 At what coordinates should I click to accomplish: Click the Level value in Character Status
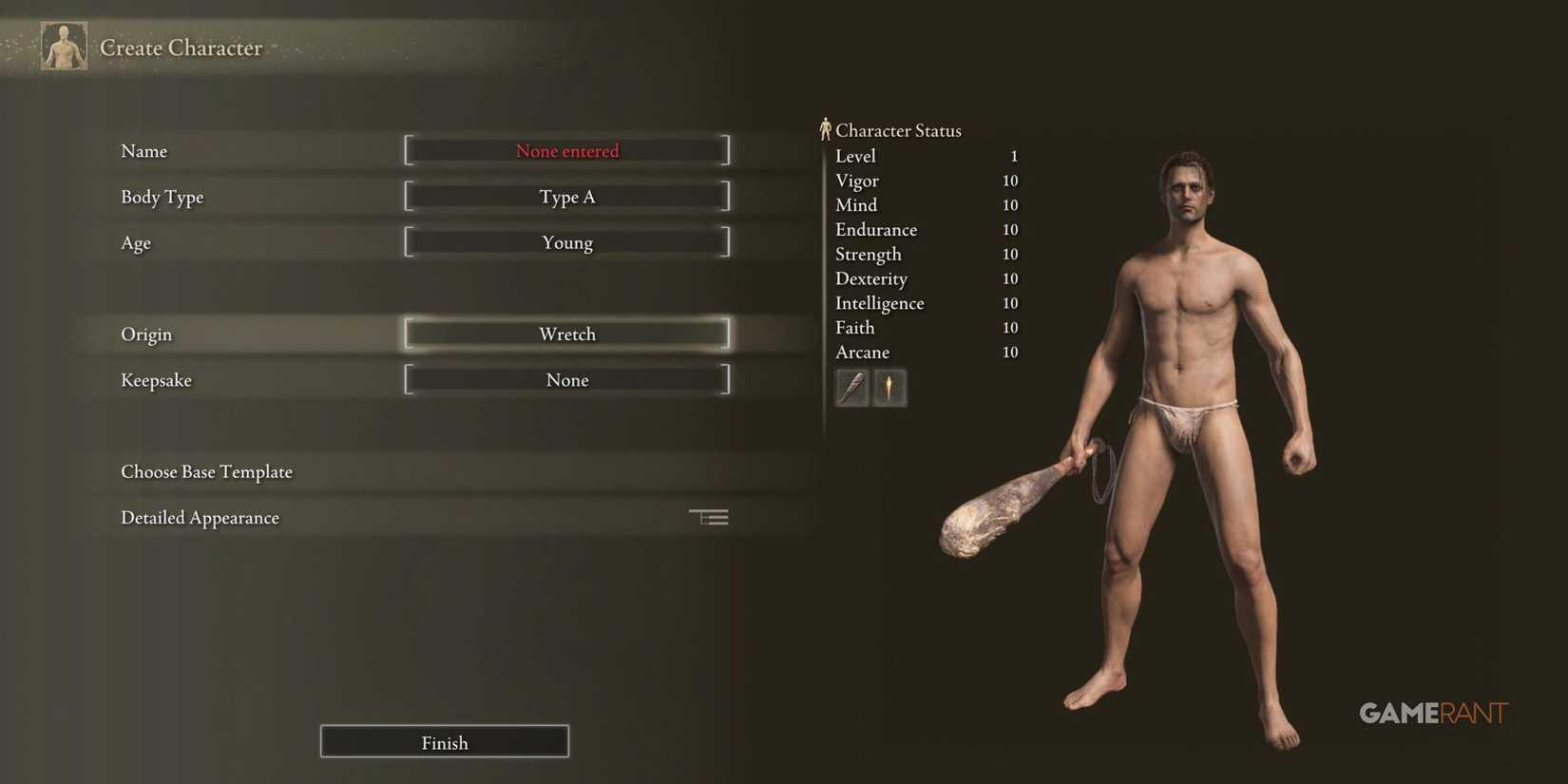(x=1012, y=156)
